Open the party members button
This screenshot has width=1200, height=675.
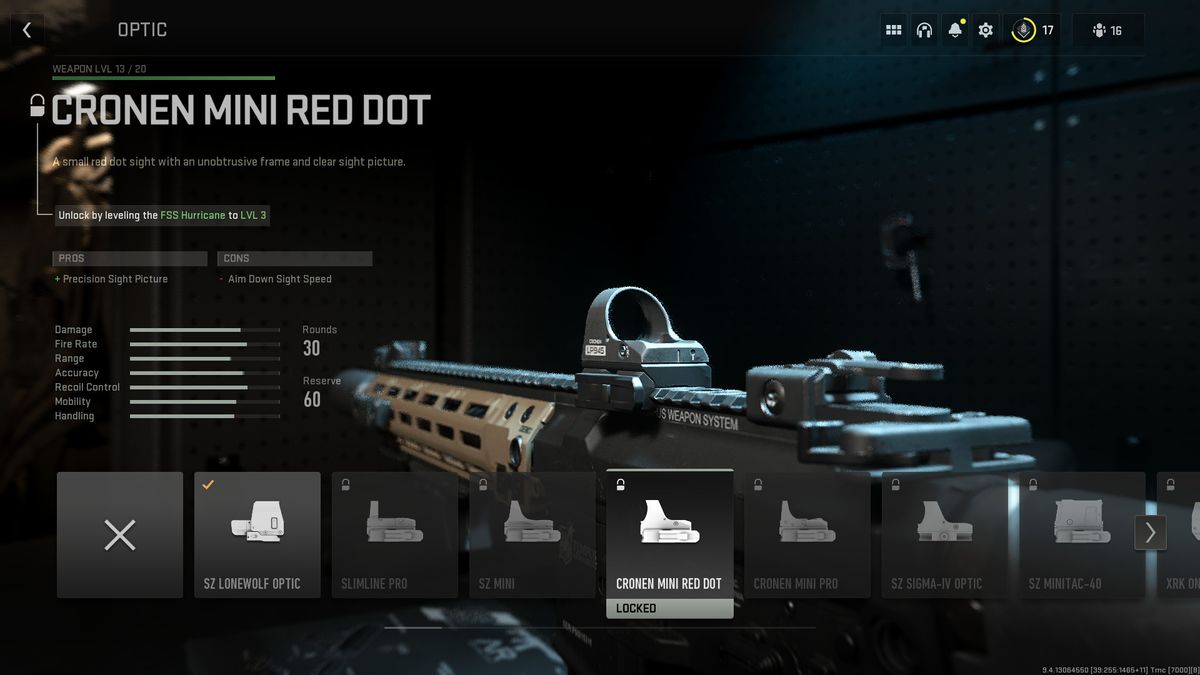tap(1107, 30)
